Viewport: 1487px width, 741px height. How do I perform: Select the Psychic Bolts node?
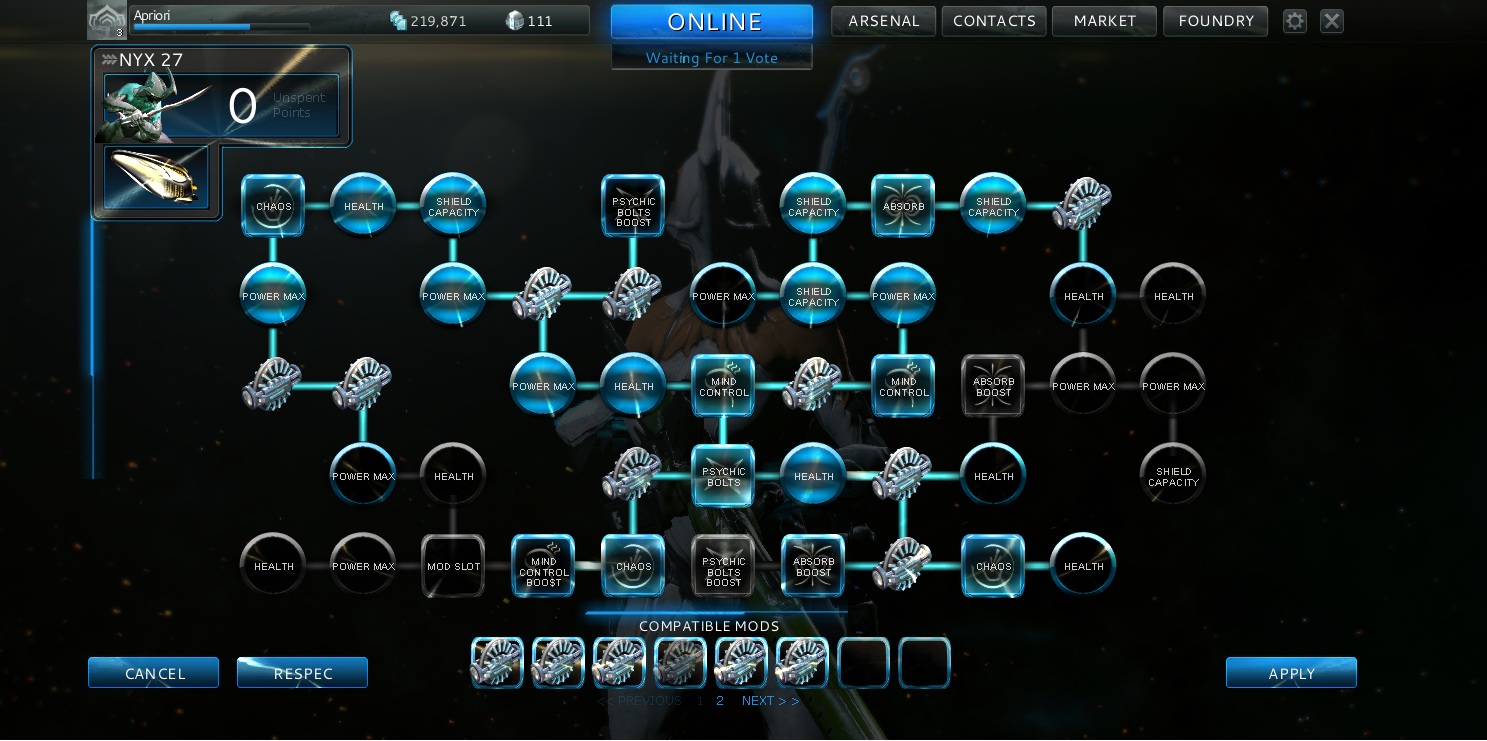723,476
